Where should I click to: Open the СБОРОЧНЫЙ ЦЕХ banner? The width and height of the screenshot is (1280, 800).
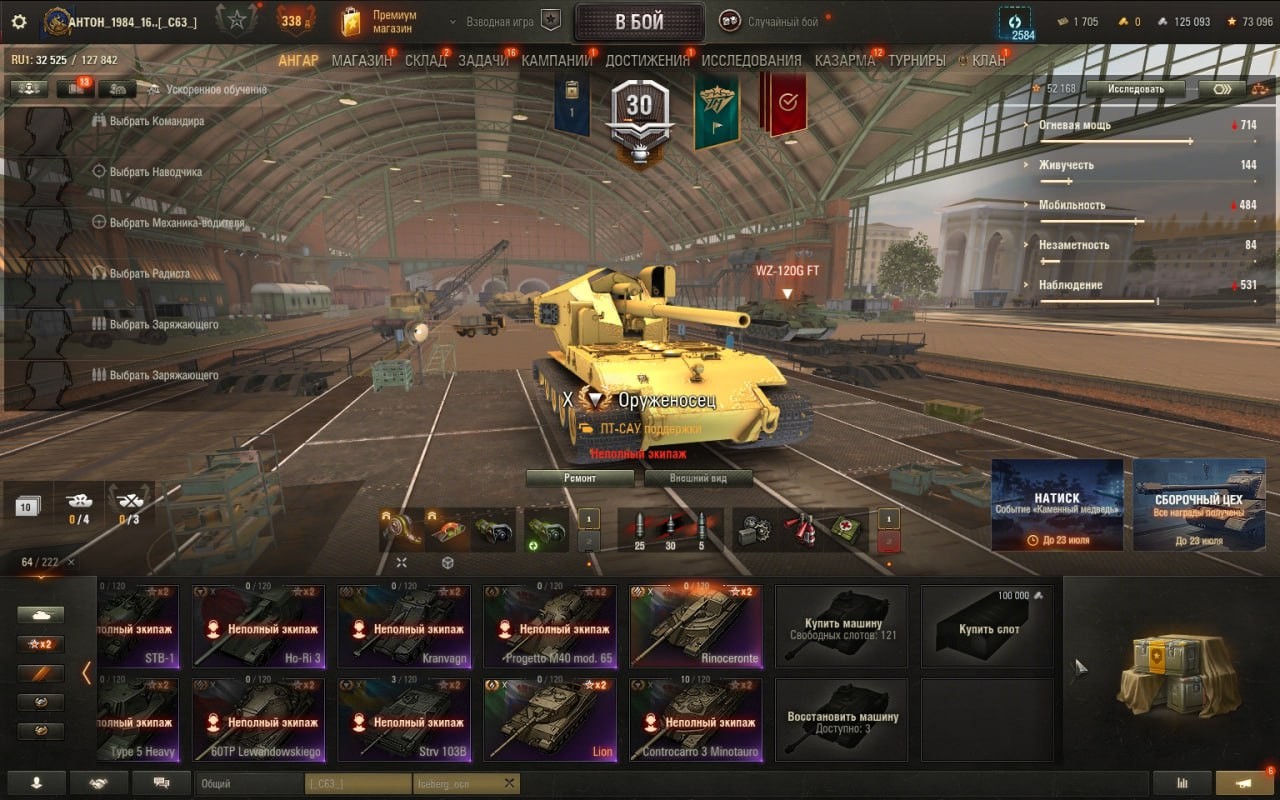pos(1198,504)
